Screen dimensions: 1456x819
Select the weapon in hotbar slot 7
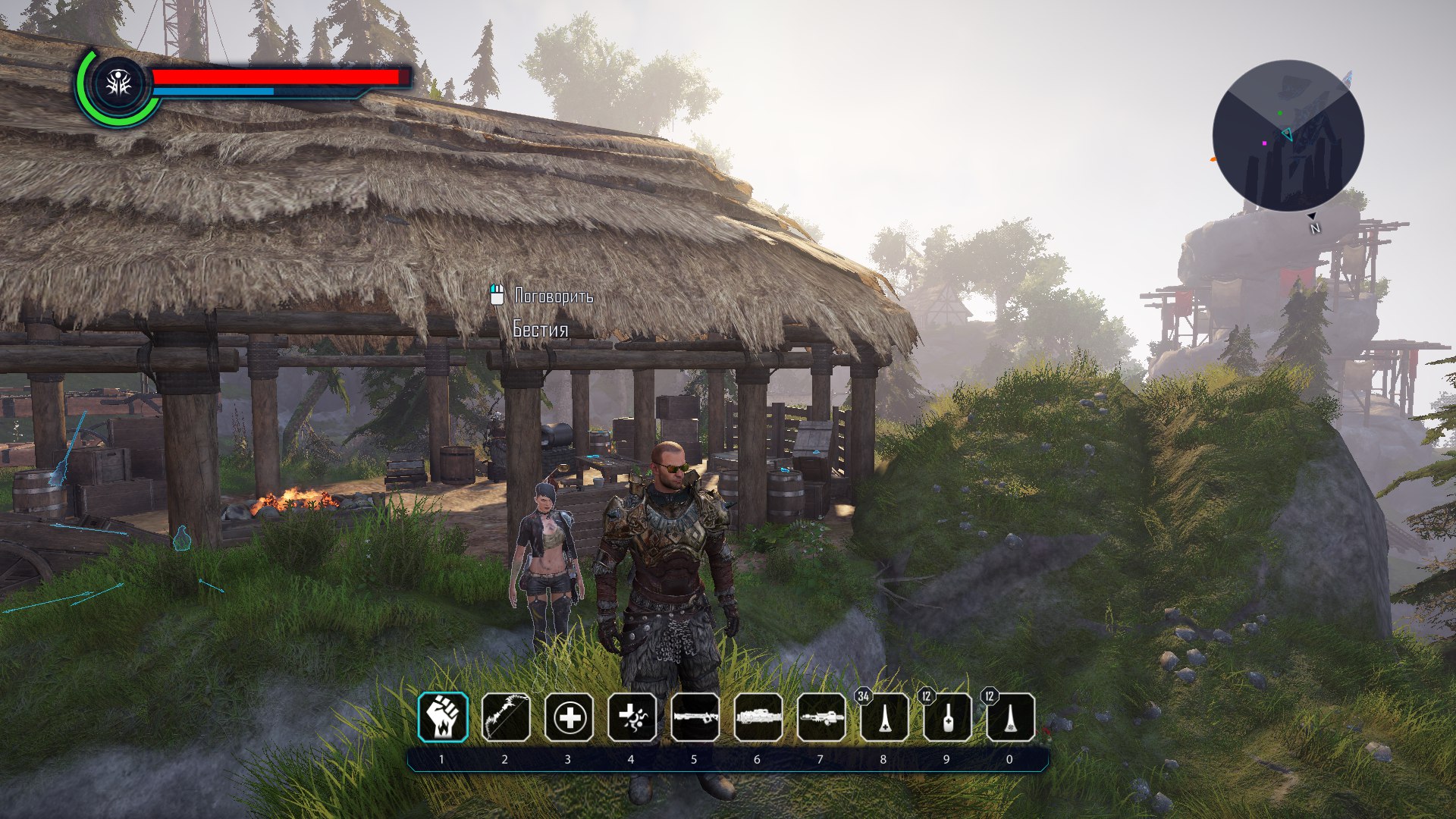point(821,717)
